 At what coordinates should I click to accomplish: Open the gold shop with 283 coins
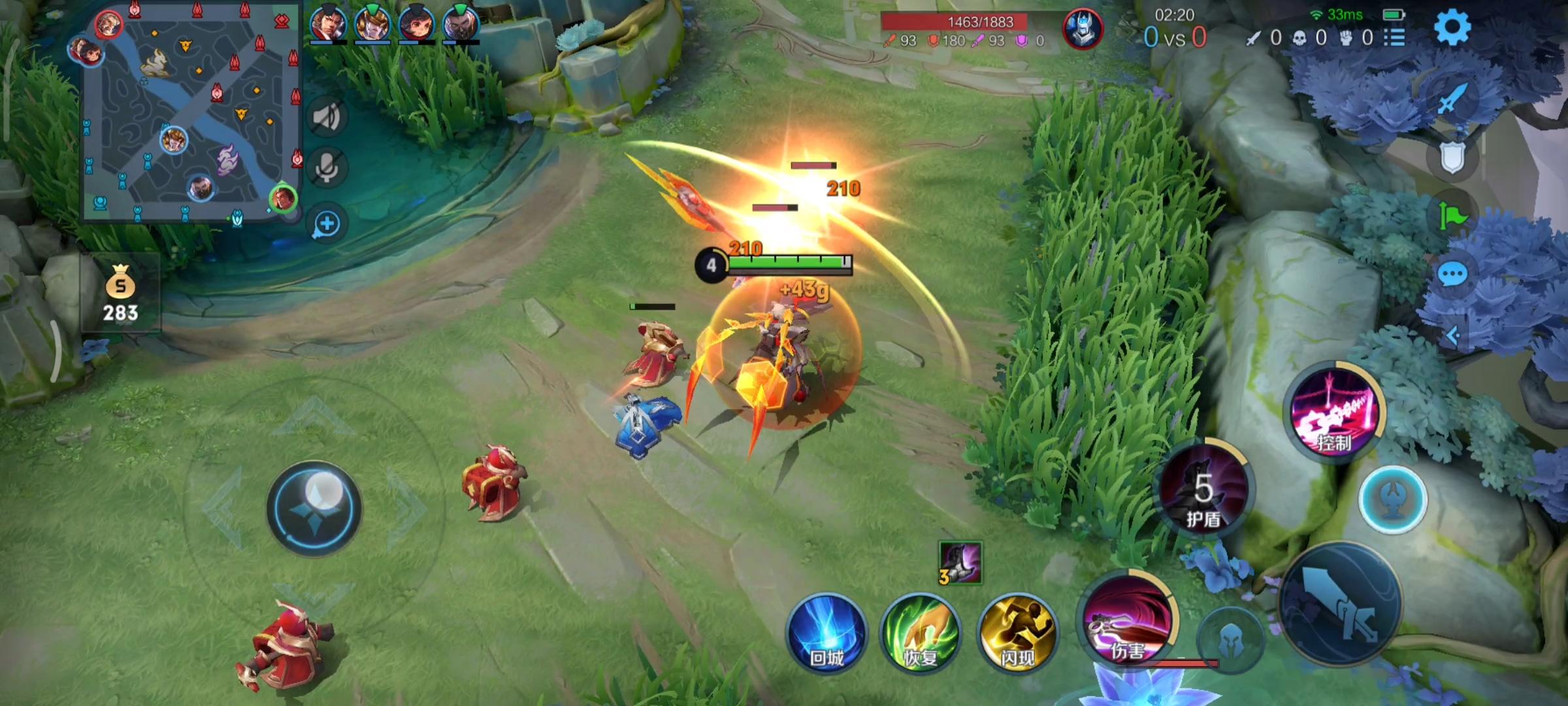121,294
